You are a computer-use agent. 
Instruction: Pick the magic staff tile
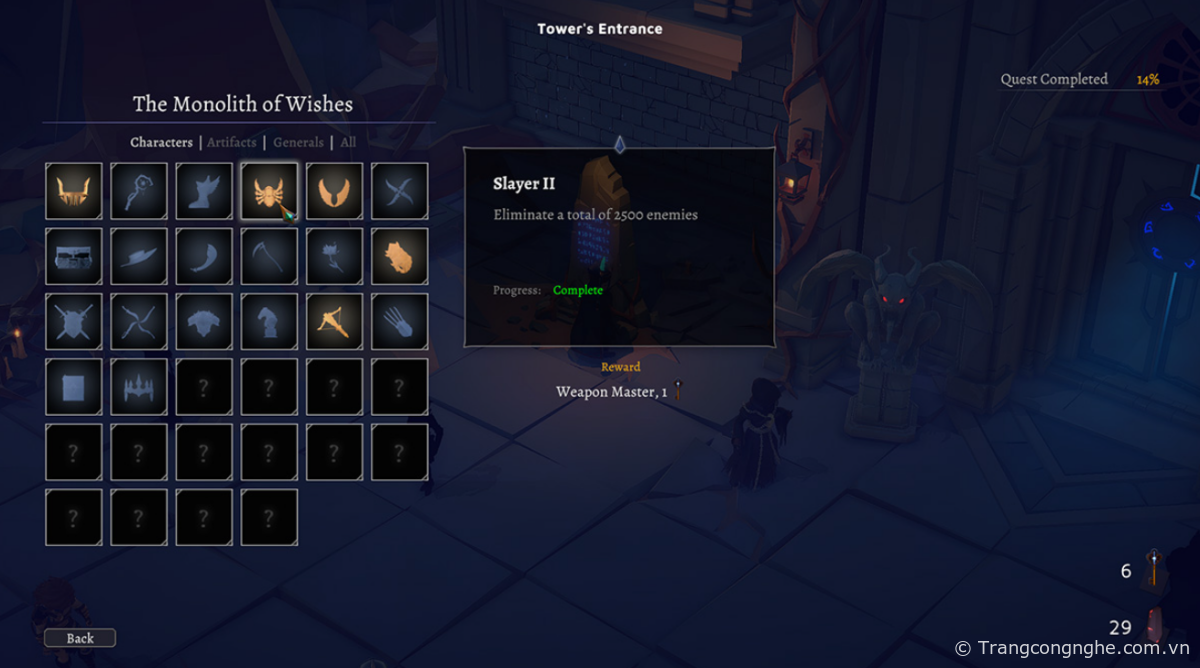click(x=139, y=191)
